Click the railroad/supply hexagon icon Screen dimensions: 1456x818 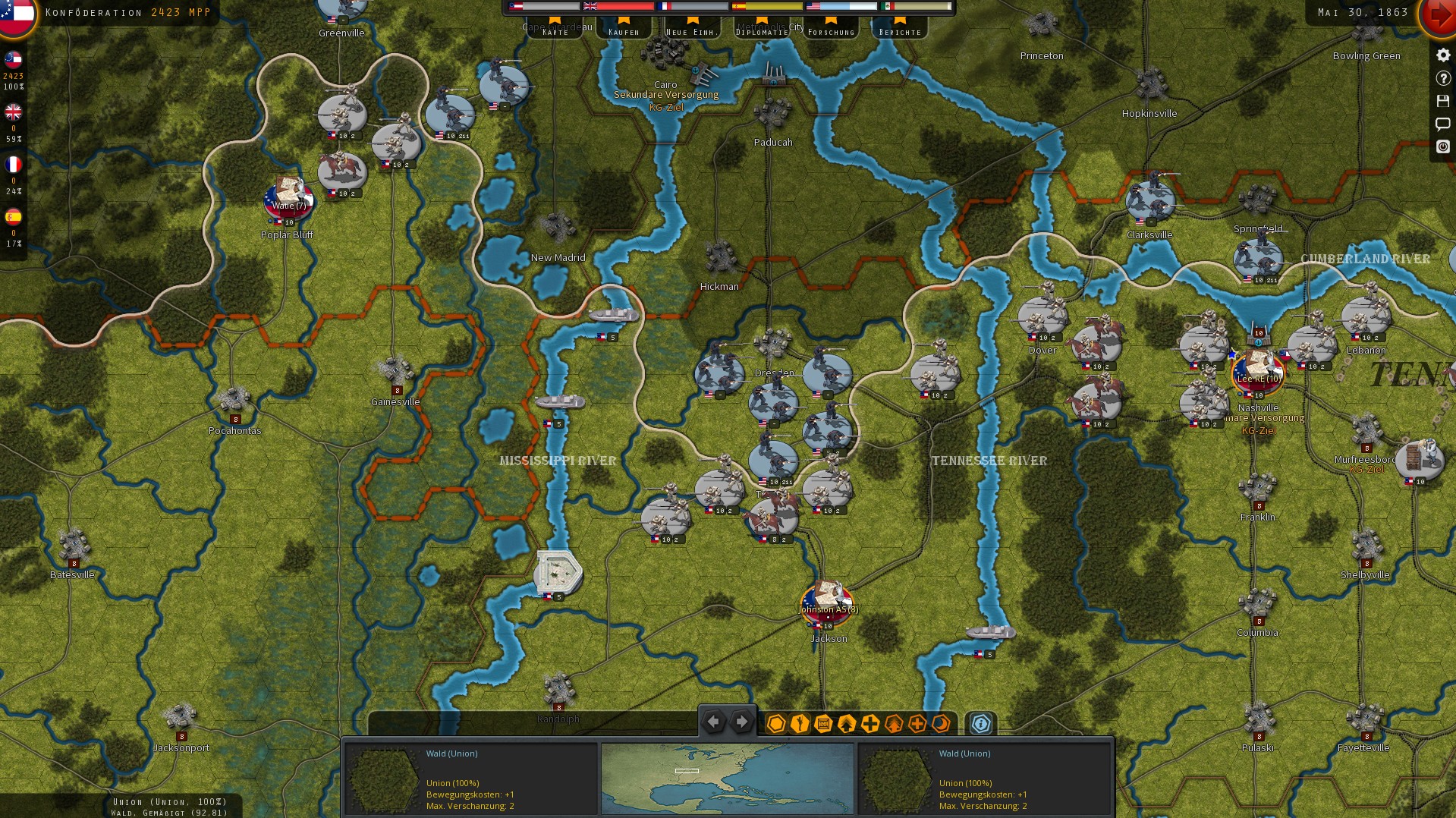tap(823, 725)
